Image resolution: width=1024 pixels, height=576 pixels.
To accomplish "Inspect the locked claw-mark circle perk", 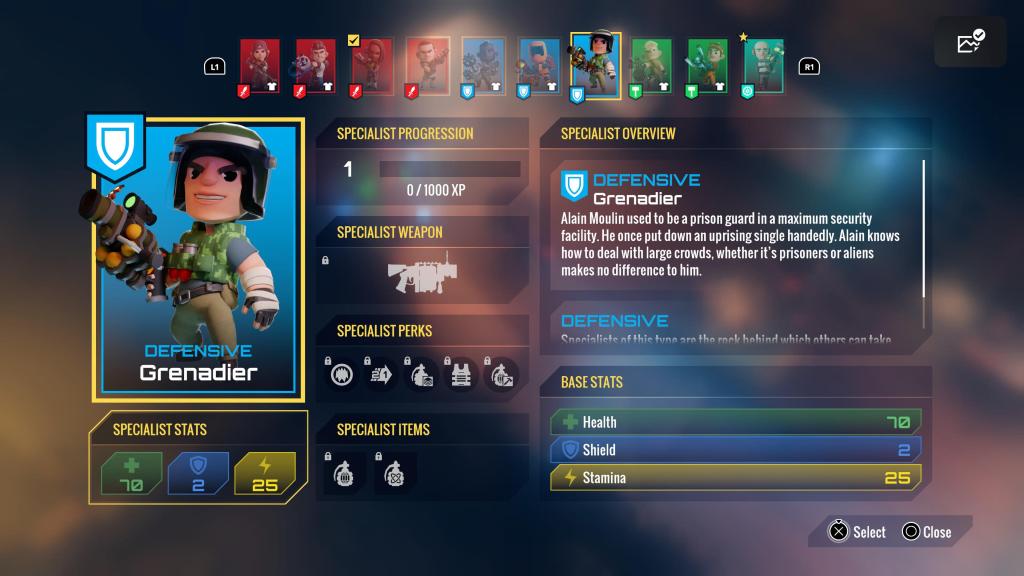I will [344, 374].
